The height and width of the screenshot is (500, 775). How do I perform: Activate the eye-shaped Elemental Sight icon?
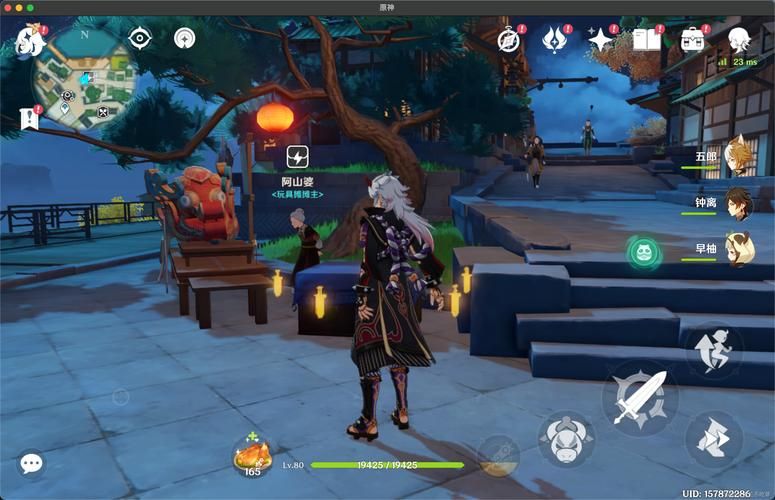(140, 39)
